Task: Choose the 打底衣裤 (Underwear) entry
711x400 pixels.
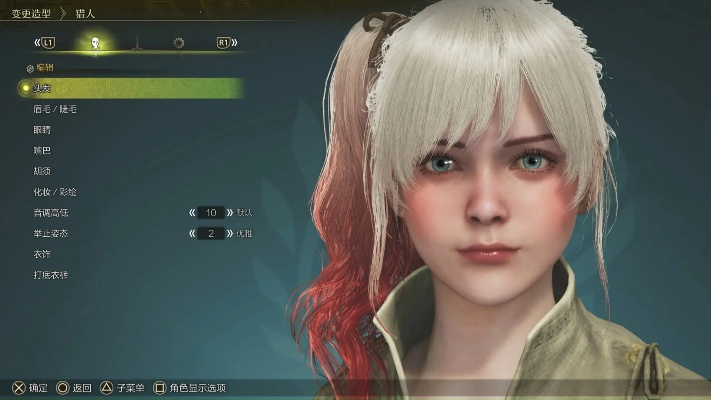Action: [50, 274]
